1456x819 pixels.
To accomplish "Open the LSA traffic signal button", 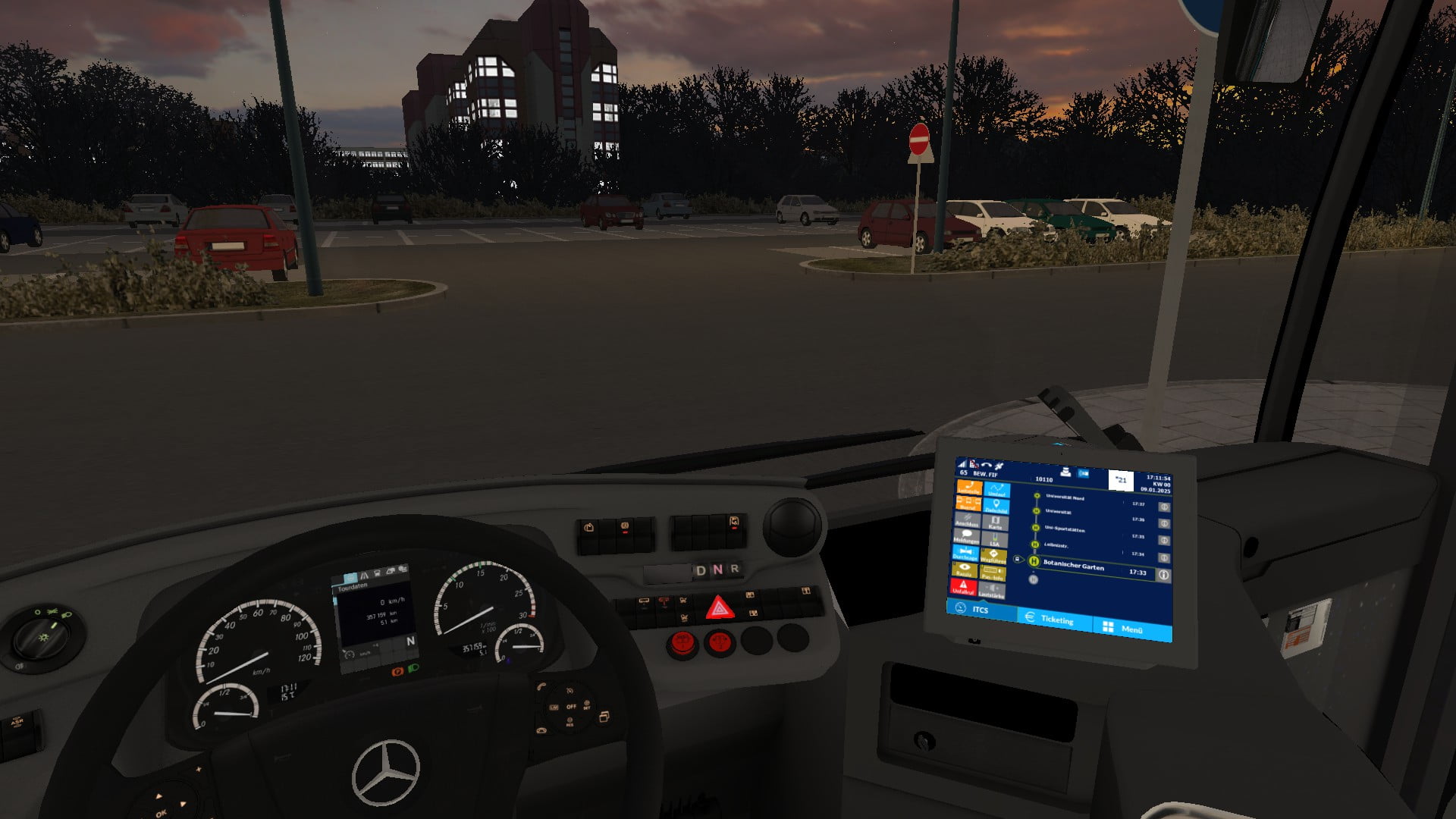I will (x=994, y=540).
